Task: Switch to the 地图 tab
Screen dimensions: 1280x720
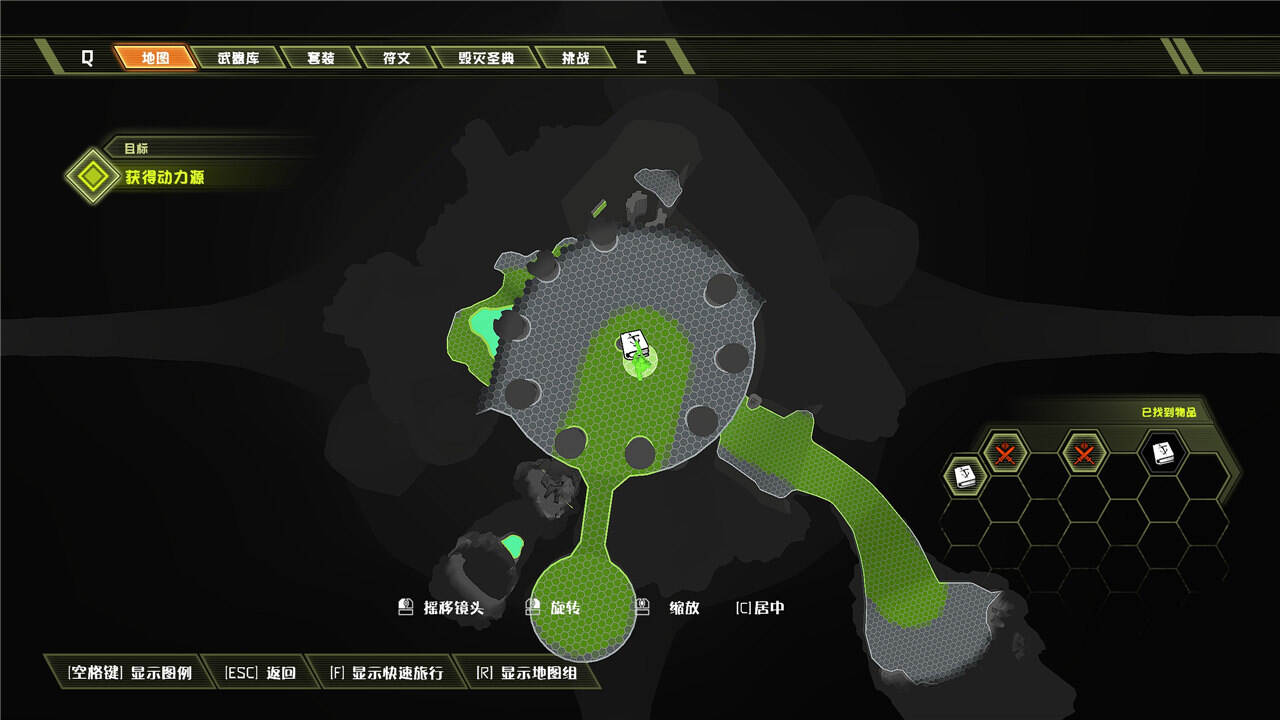Action: click(x=155, y=57)
